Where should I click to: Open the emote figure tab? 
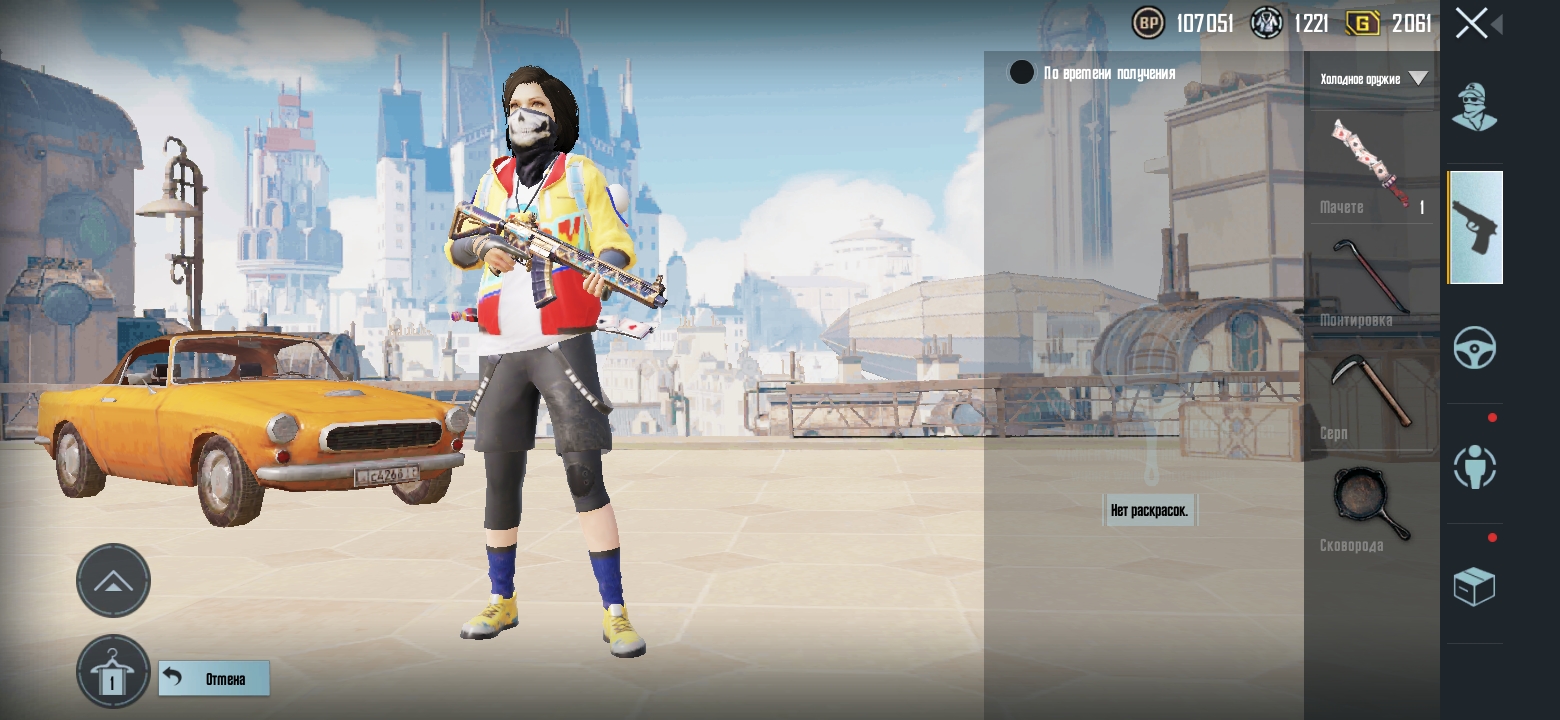[x=1474, y=467]
